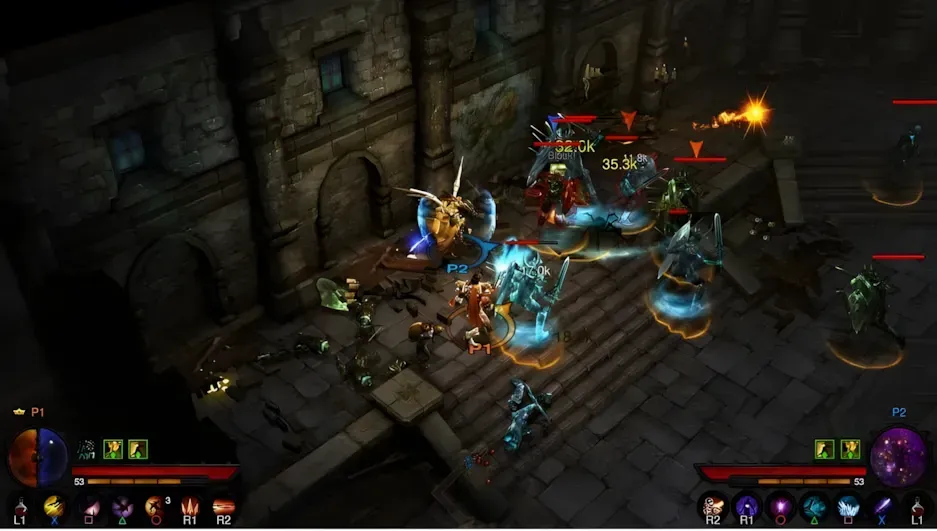The image size is (937, 531).
Task: Activate P1's yellow slashing skill icon
Action: coord(54,506)
